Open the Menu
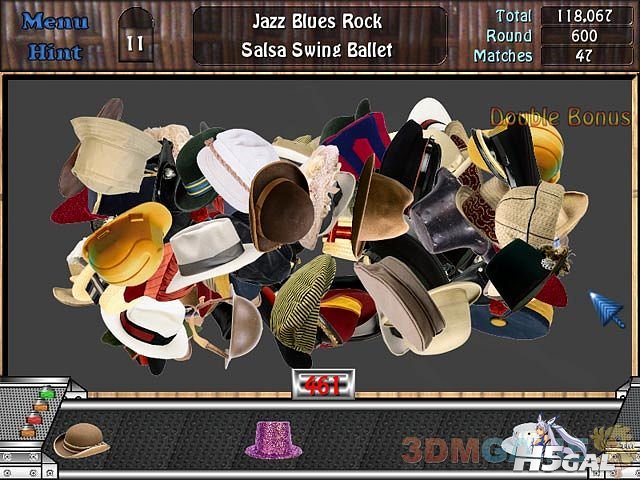640x480 pixels. point(55,21)
